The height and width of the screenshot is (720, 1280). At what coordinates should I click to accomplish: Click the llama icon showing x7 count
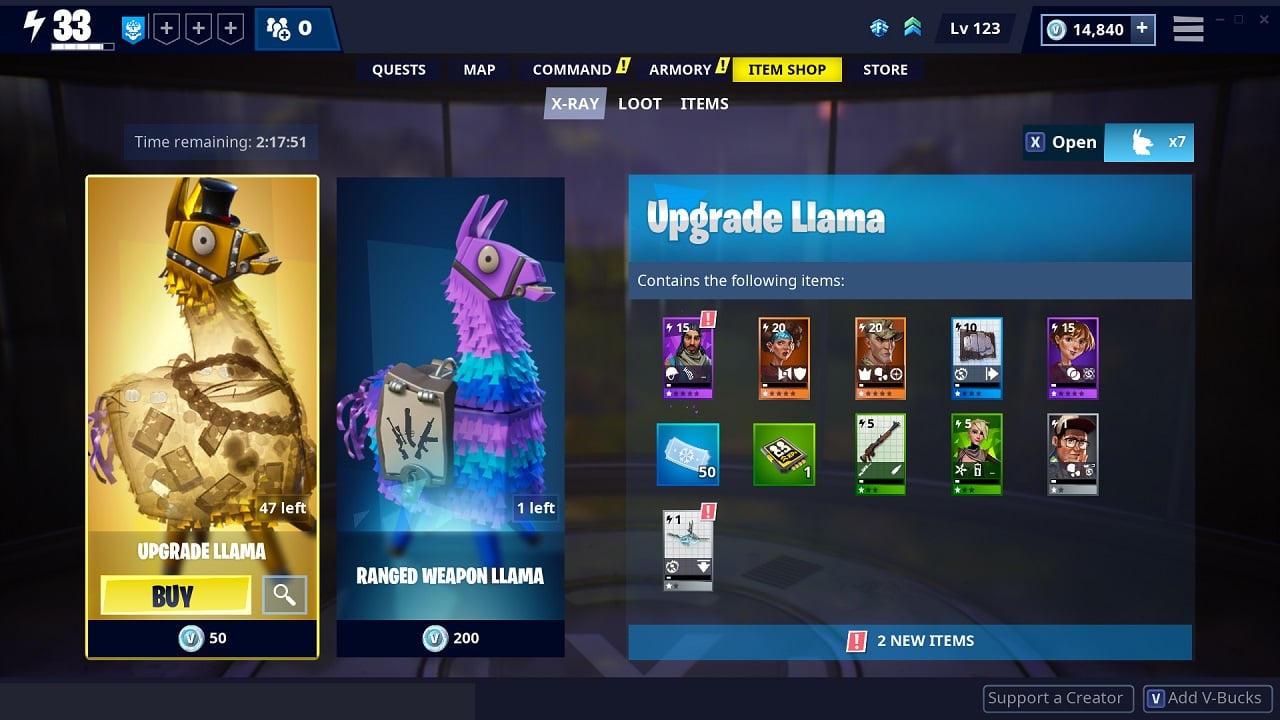point(1148,142)
